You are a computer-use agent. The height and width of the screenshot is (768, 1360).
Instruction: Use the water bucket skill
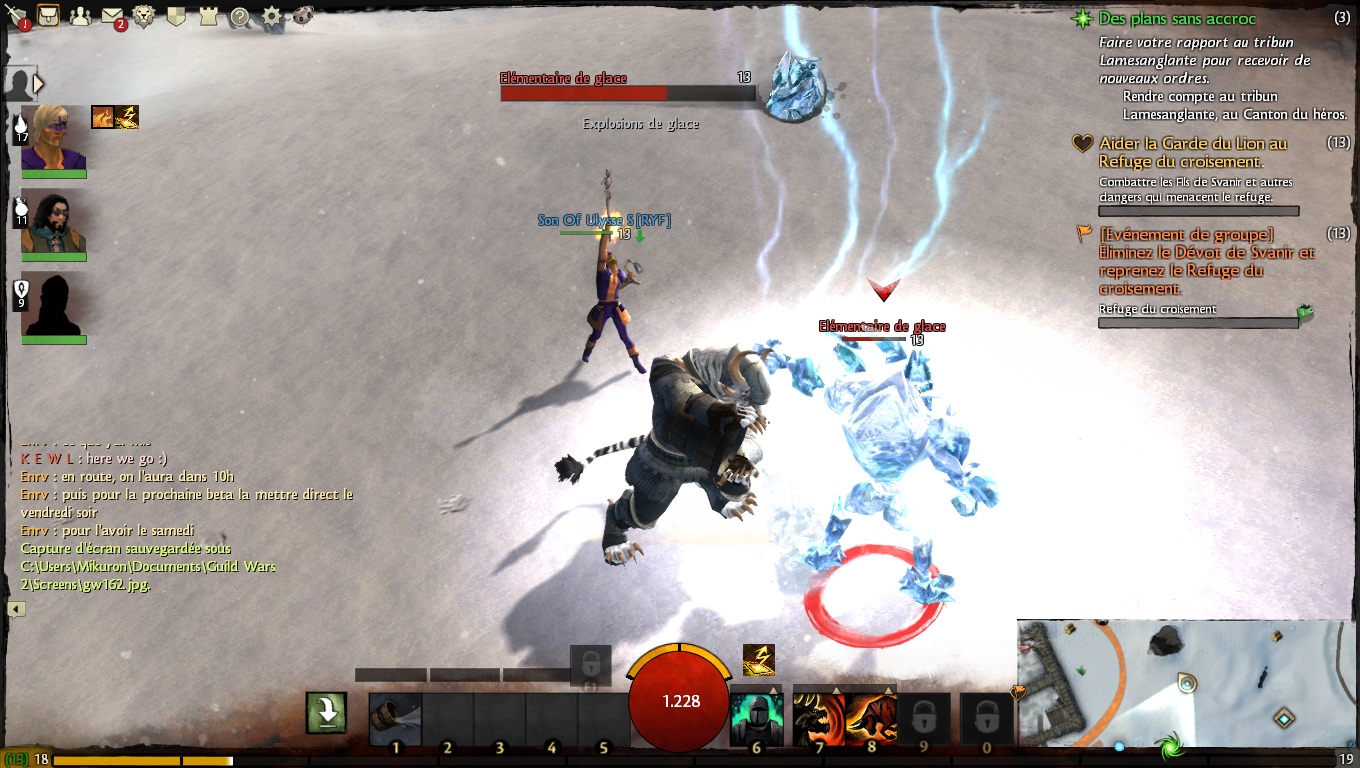(x=395, y=718)
